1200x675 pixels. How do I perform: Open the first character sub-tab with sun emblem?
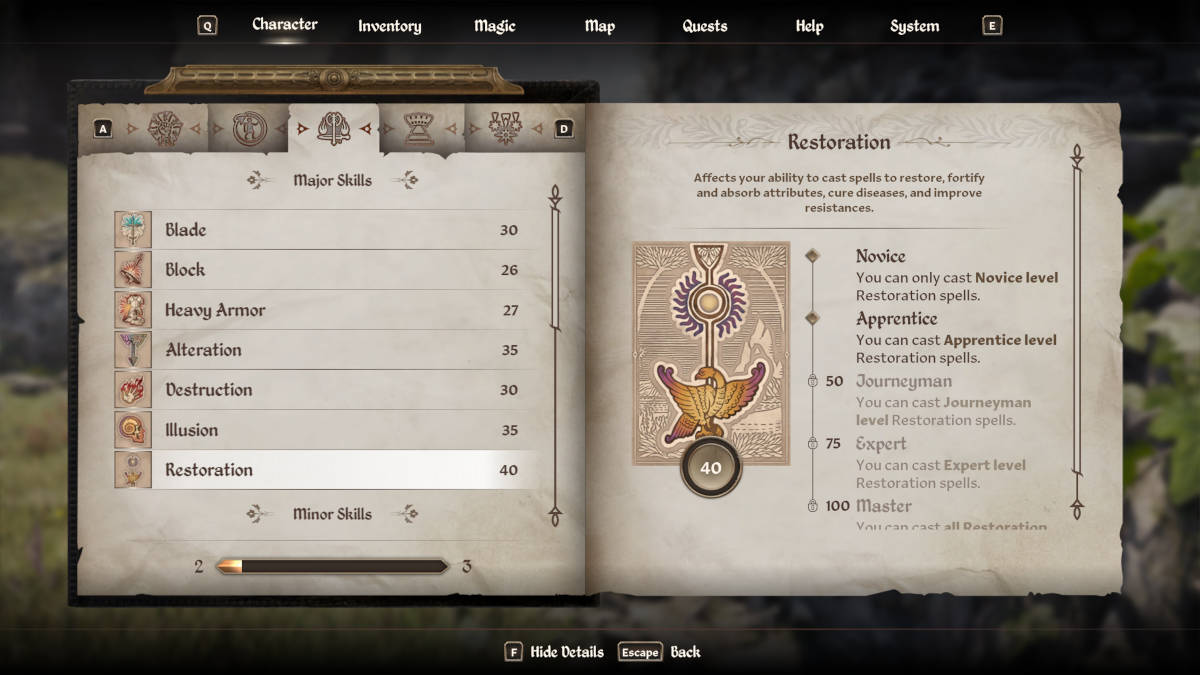165,128
